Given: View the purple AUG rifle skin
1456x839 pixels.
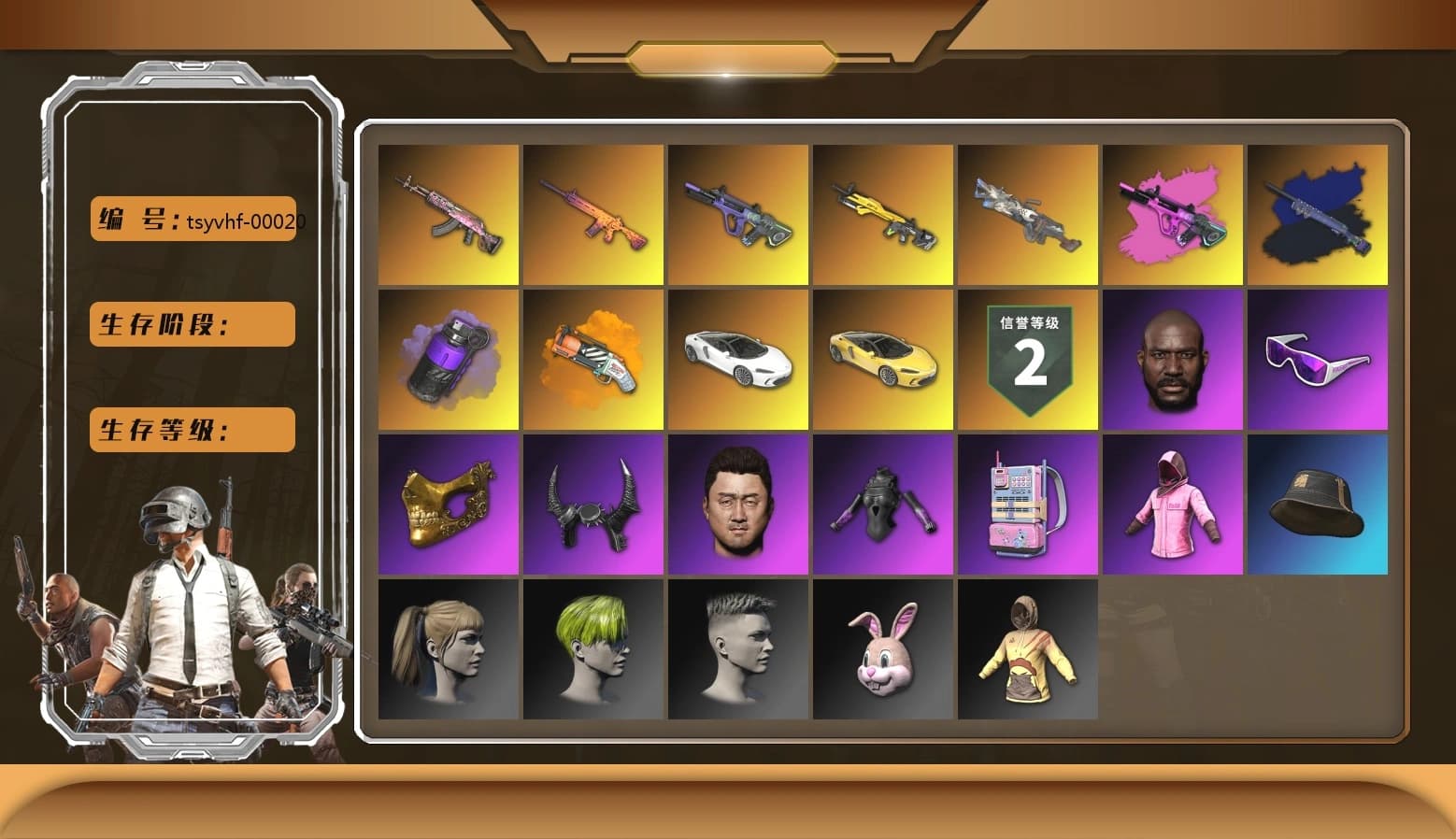Looking at the screenshot, I should 737,214.
